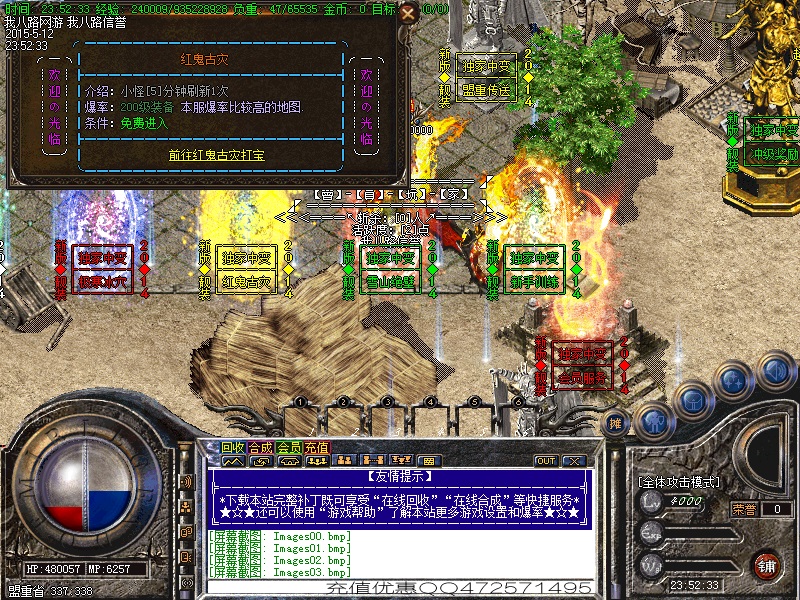800x600 pixels.
Task: Open the 回收 tab
Action: point(233,447)
